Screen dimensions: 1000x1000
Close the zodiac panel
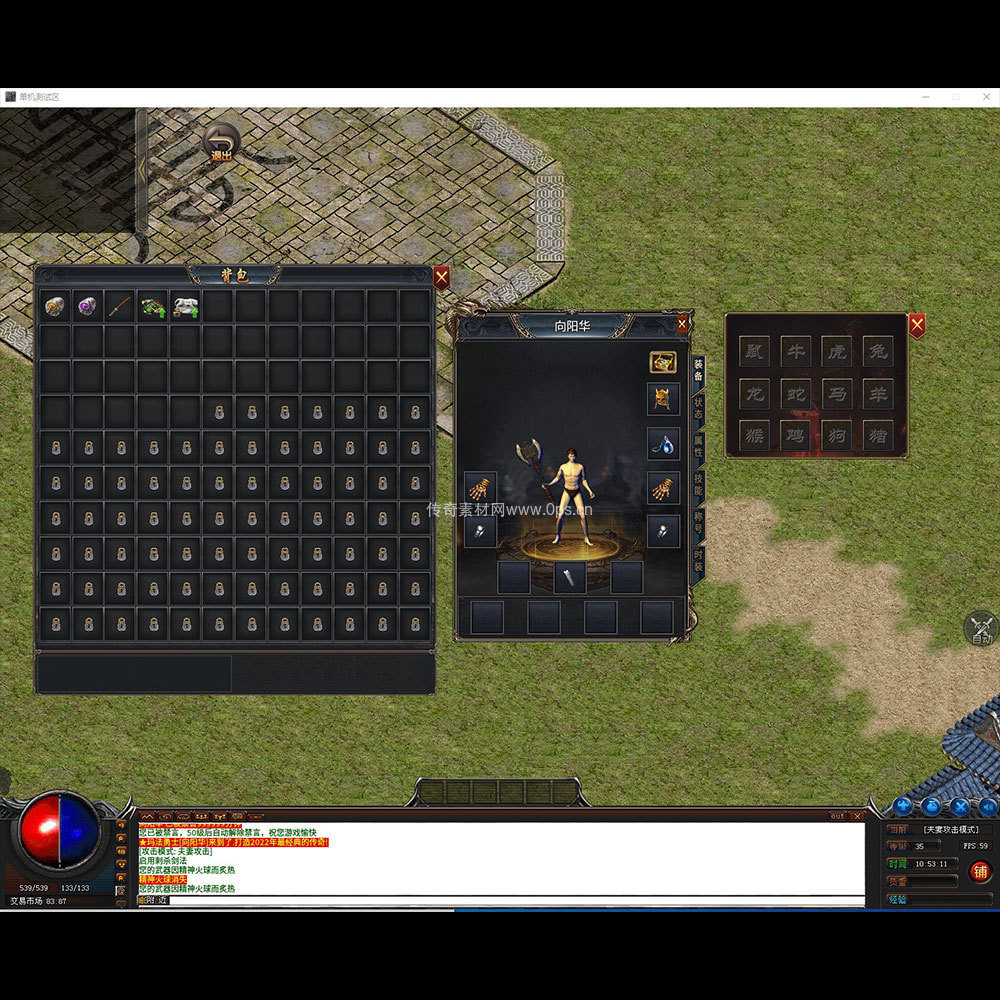pos(916,325)
